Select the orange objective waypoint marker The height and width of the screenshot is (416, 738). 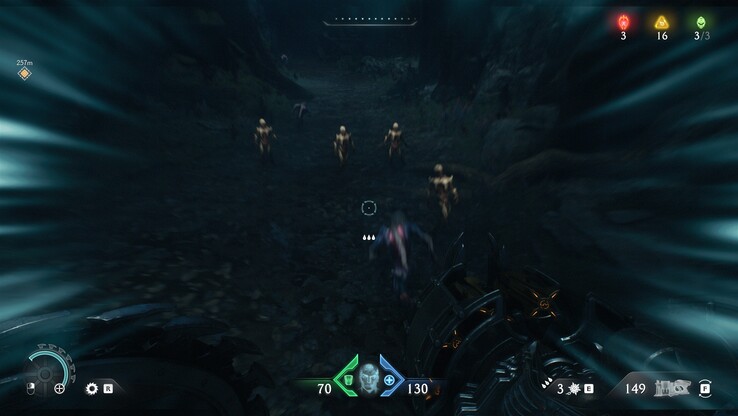(24, 73)
